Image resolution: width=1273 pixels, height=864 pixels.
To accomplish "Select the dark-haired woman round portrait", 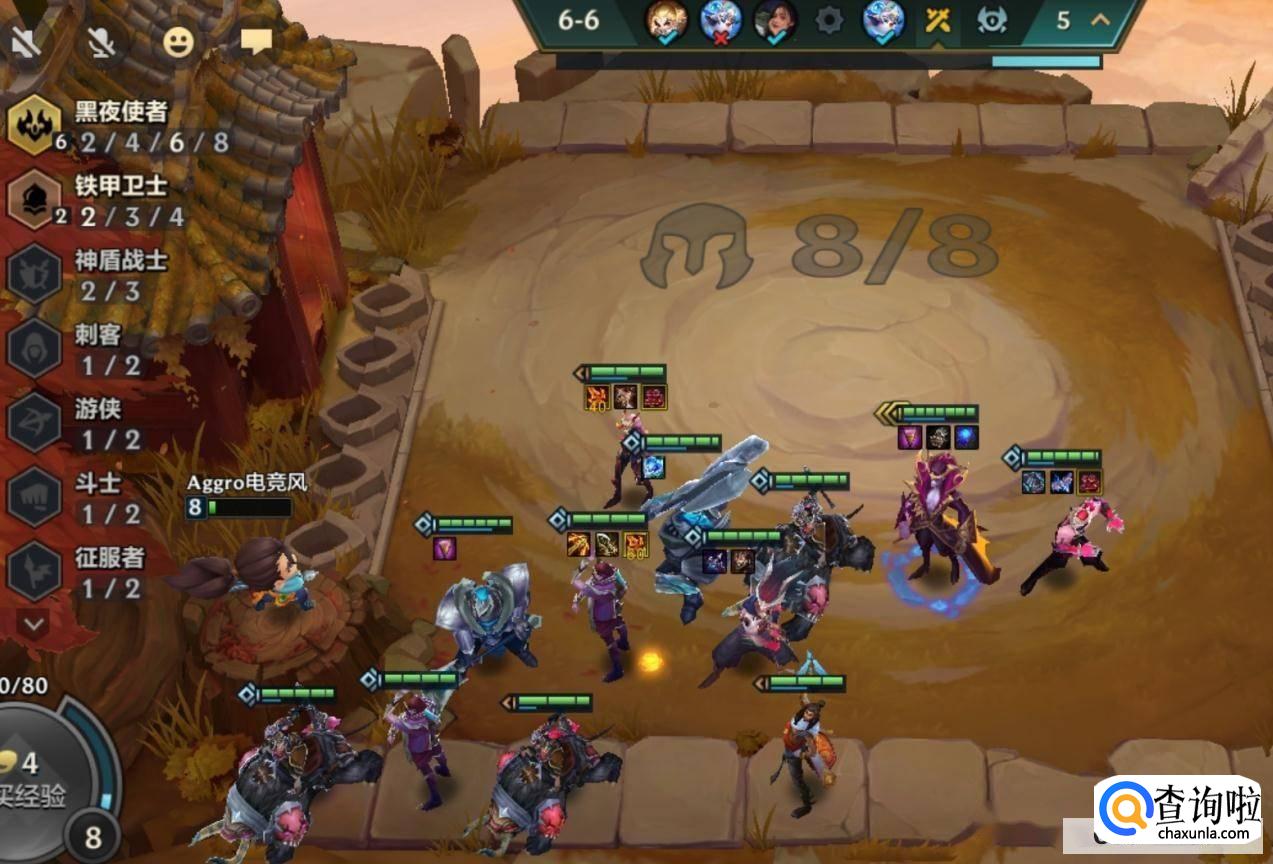I will (x=774, y=20).
